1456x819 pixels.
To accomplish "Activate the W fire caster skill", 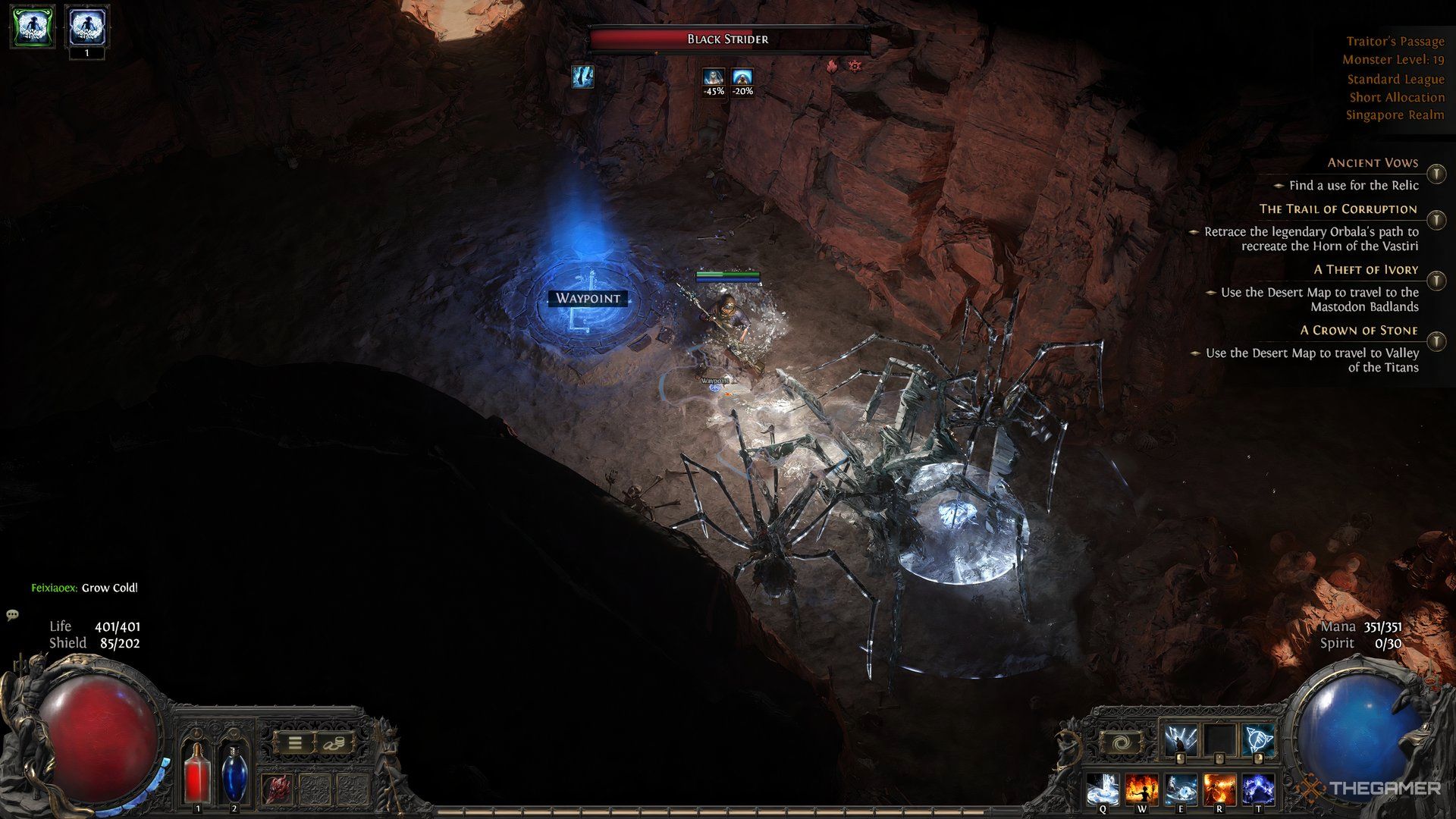I will [x=1141, y=790].
